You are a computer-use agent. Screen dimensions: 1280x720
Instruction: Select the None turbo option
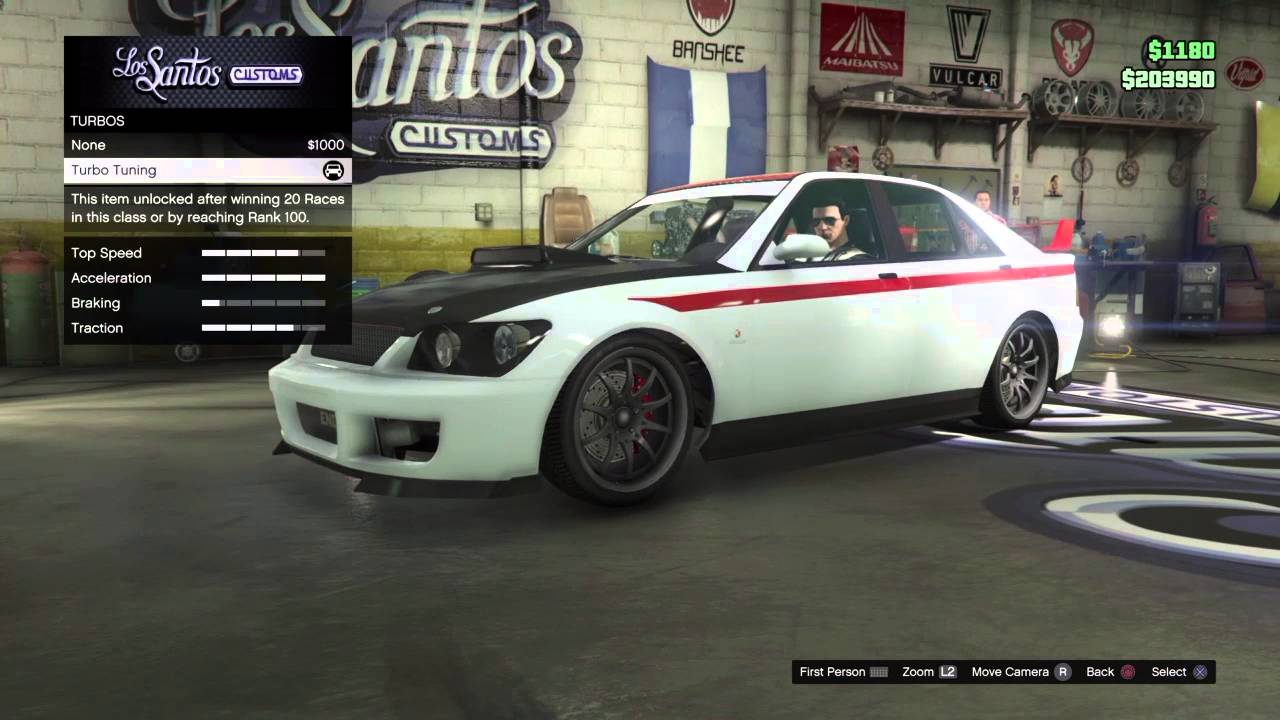(207, 145)
